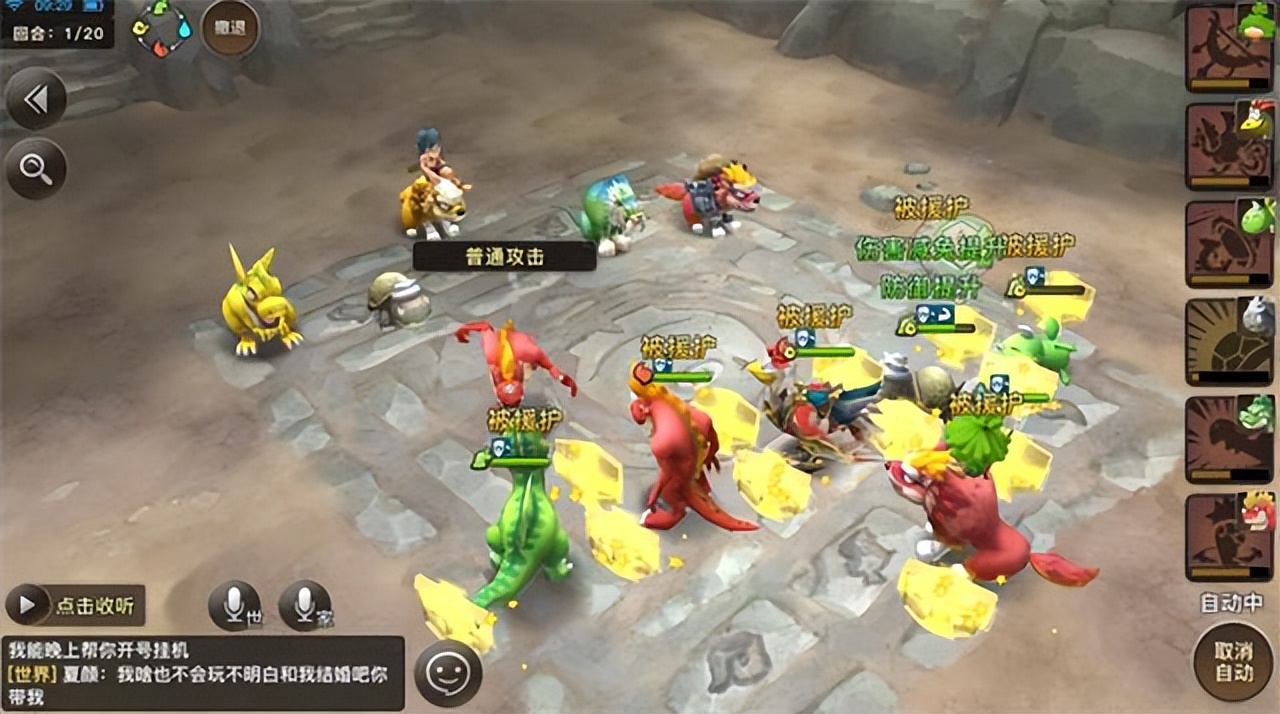Select the top turn-order portrait with green frog
The image size is (1280, 714).
click(1229, 48)
